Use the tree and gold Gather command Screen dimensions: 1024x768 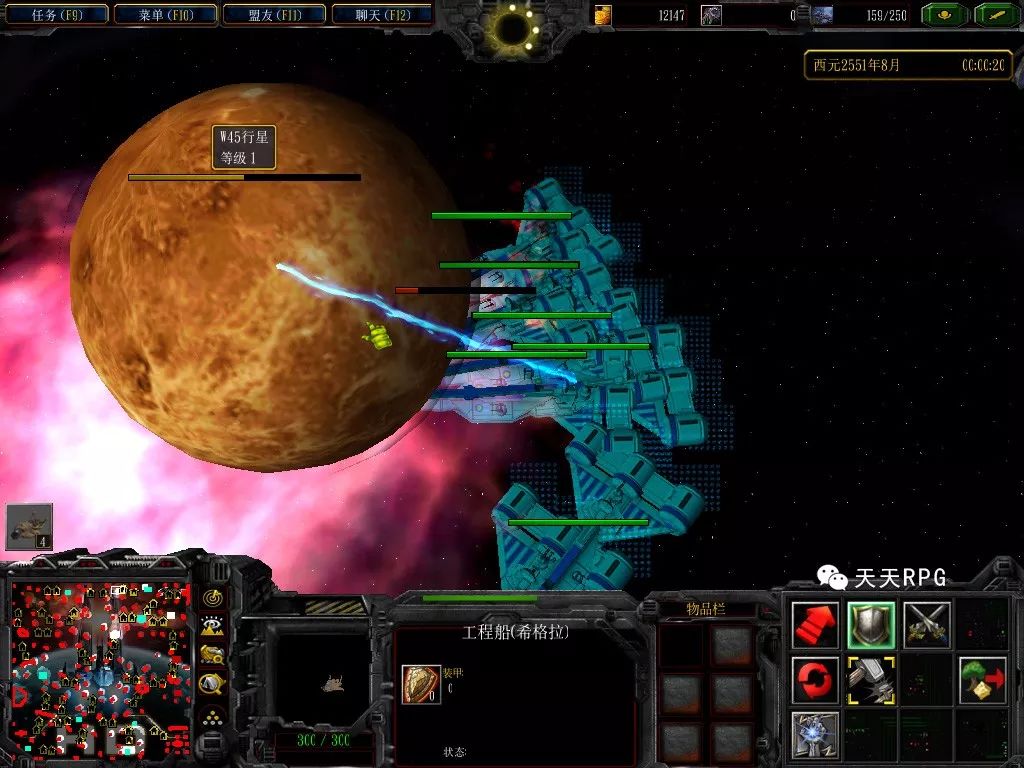pos(982,680)
